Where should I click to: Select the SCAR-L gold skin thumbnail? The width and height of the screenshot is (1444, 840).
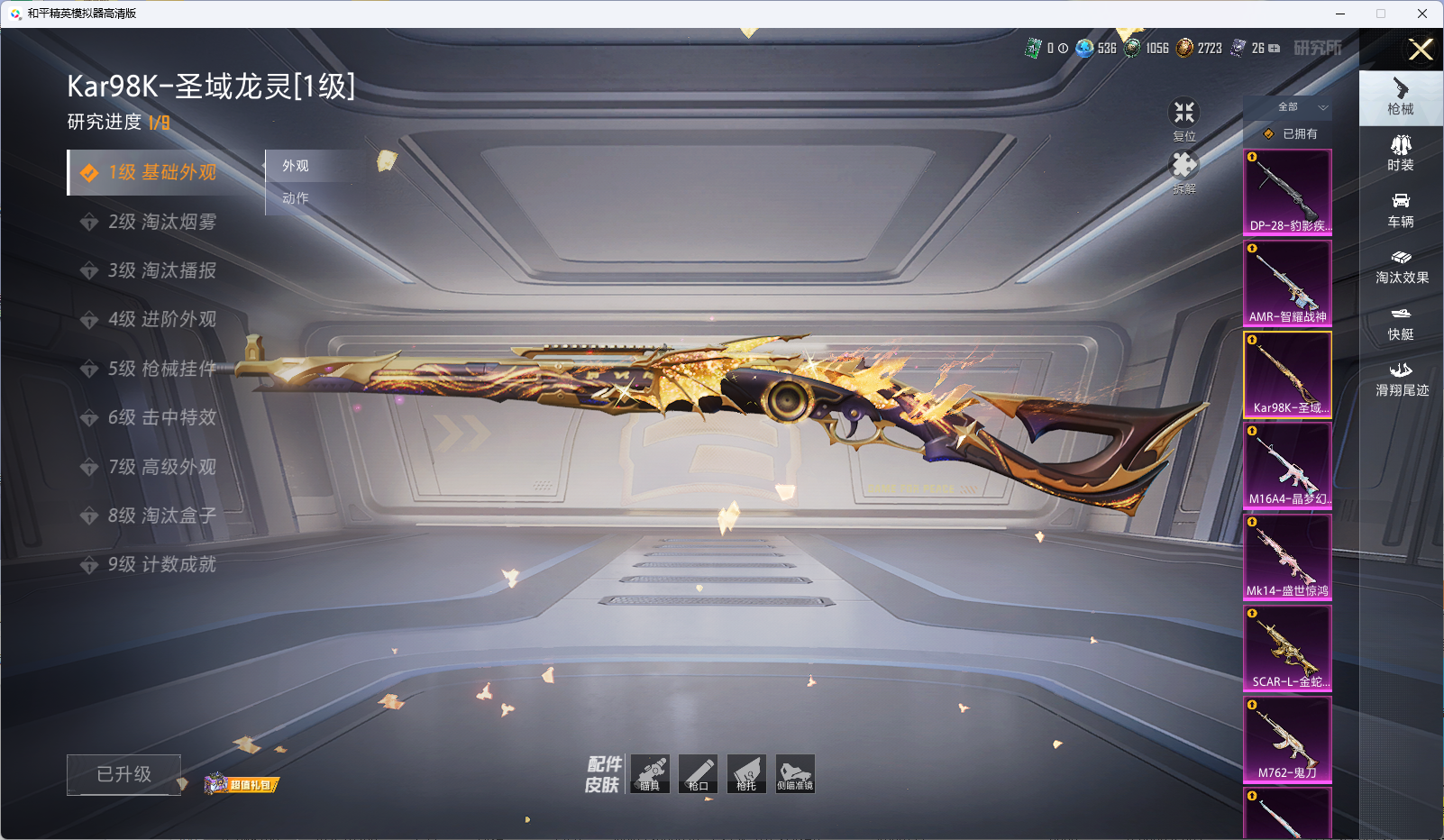pyautogui.click(x=1287, y=647)
